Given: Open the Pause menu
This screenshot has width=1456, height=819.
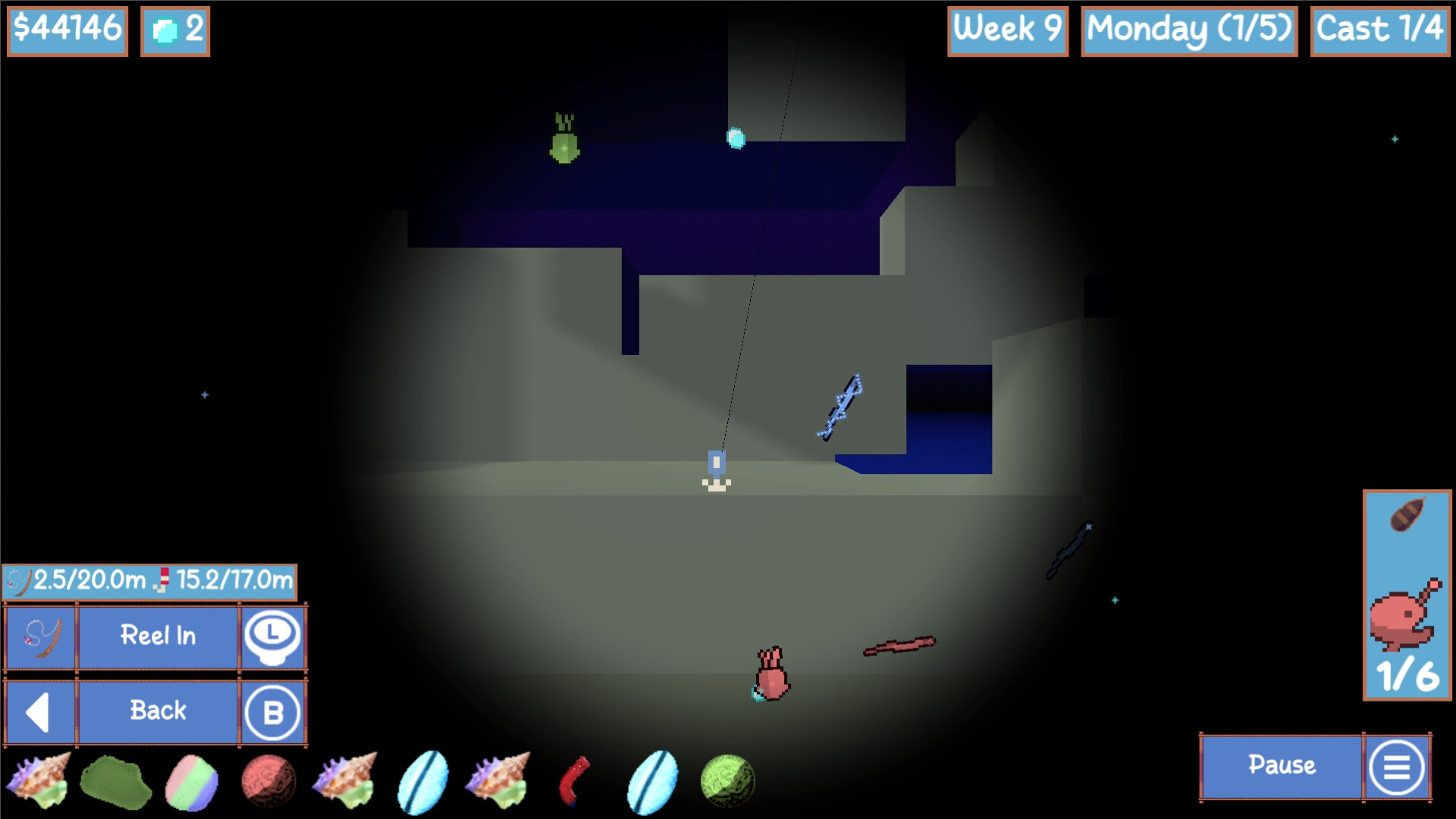Looking at the screenshot, I should point(1282,767).
